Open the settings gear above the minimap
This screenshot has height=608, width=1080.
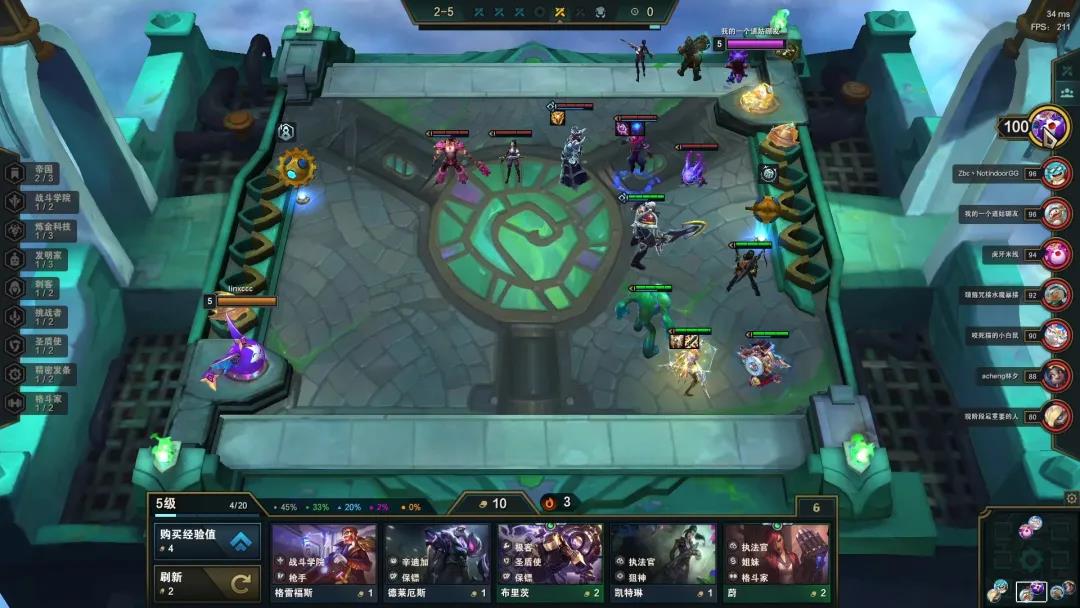pyautogui.click(x=1072, y=498)
